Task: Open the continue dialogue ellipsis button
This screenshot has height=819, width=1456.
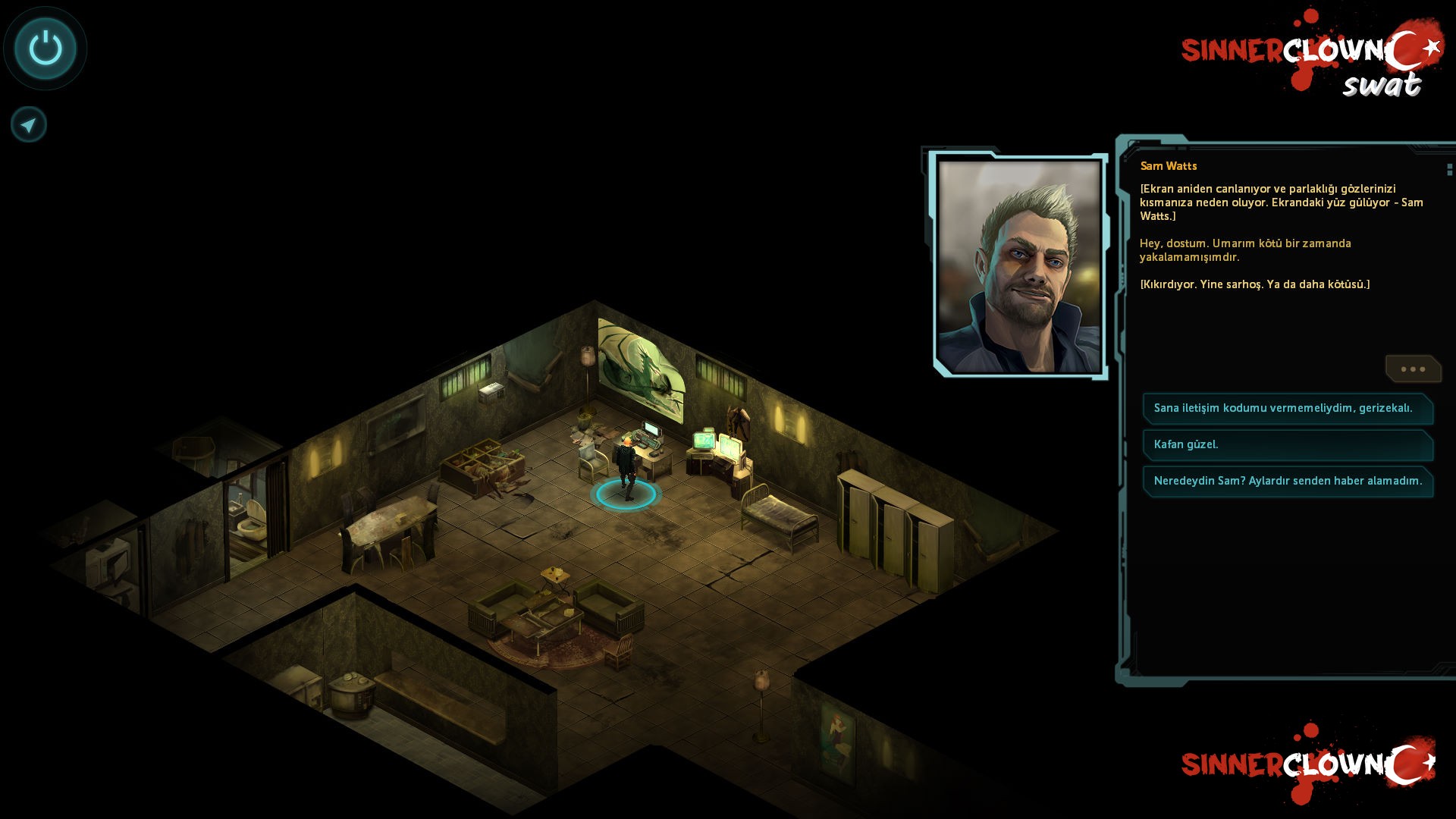Action: (x=1412, y=369)
